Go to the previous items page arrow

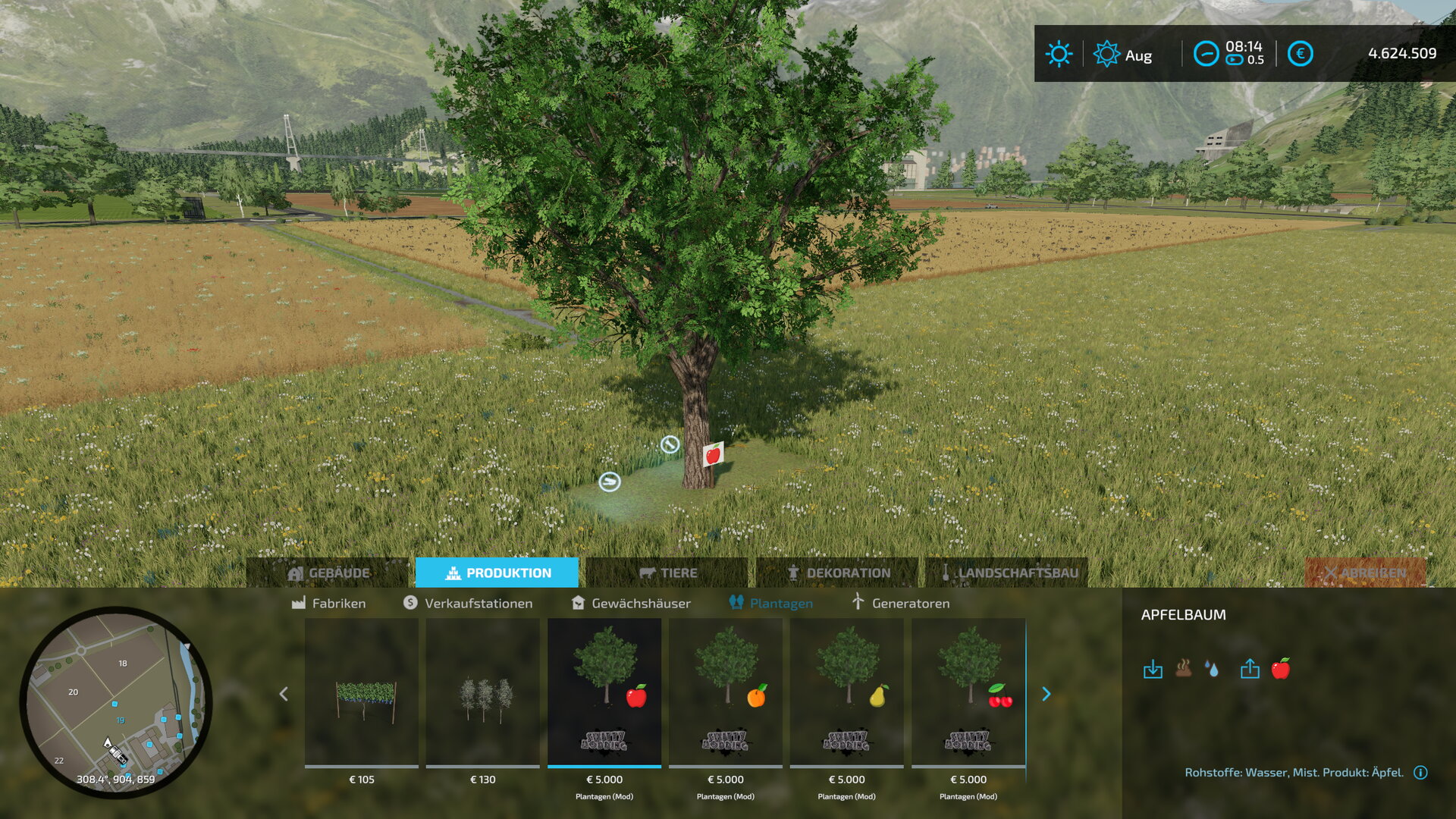tap(284, 694)
